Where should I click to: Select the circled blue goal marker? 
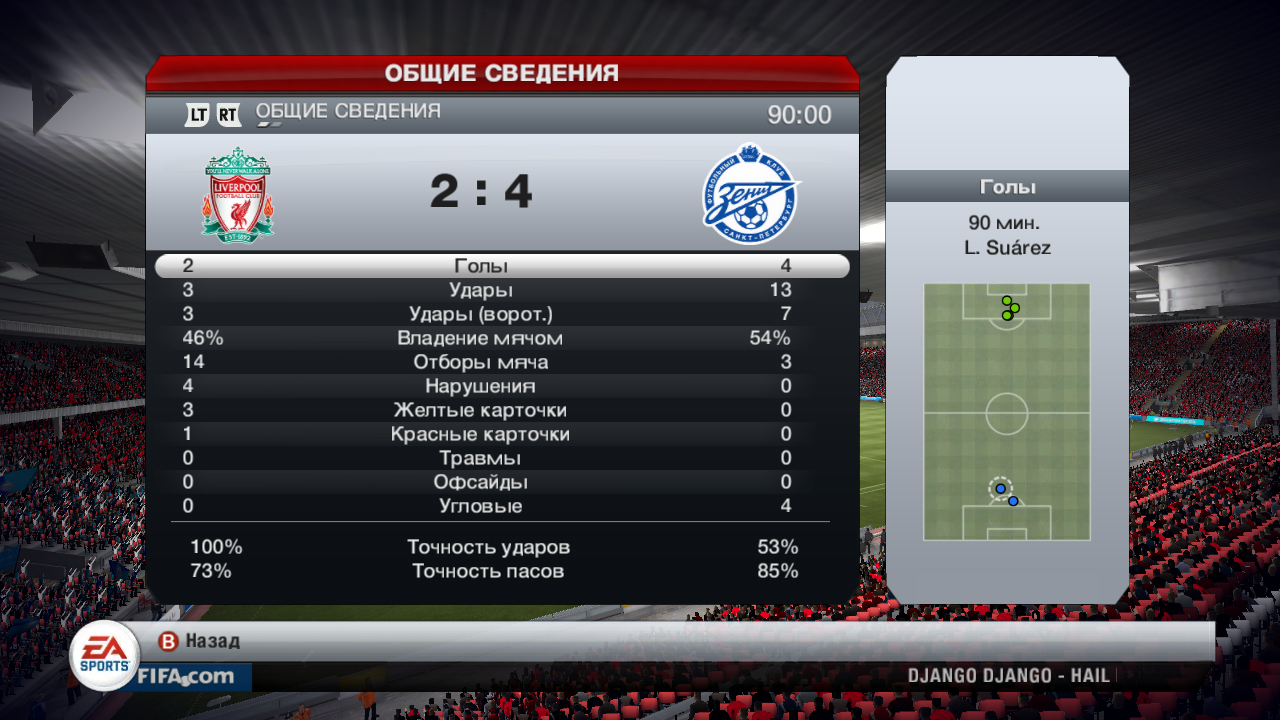tap(1000, 489)
